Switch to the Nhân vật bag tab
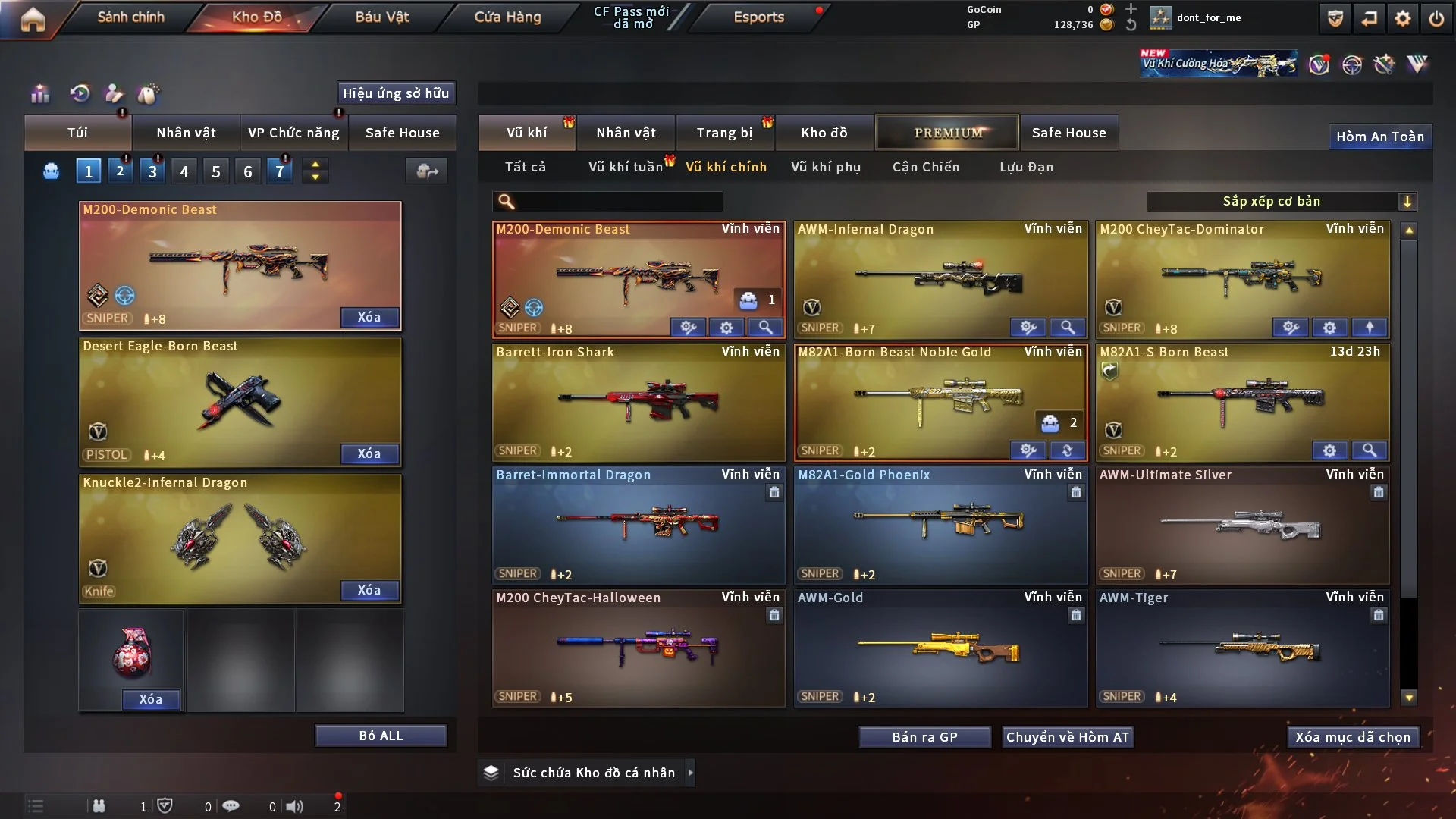The image size is (1456, 819). [186, 133]
